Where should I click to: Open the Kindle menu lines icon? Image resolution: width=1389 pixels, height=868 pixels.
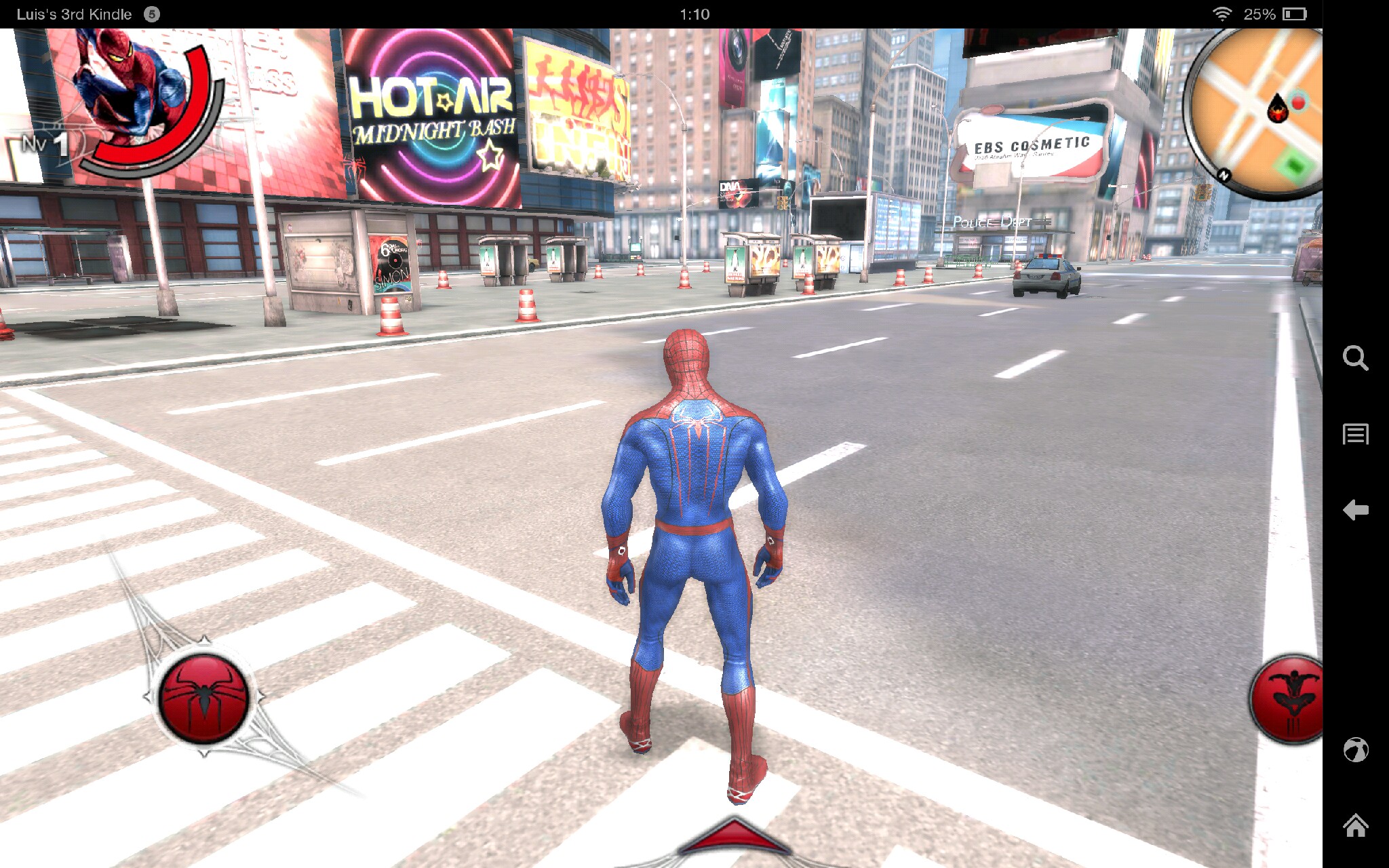coord(1355,434)
